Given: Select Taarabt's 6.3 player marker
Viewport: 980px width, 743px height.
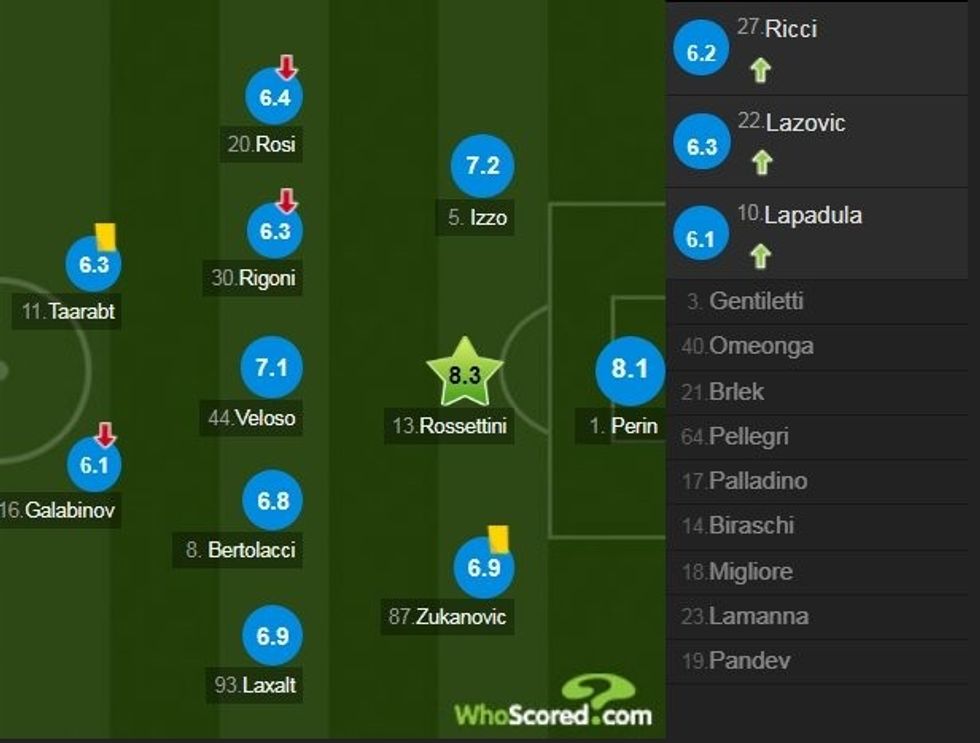Looking at the screenshot, I should 93,264.
